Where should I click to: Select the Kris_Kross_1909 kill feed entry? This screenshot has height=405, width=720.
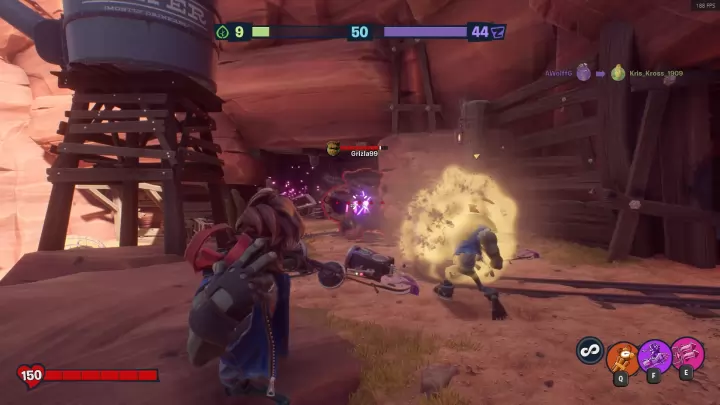[x=655, y=74]
